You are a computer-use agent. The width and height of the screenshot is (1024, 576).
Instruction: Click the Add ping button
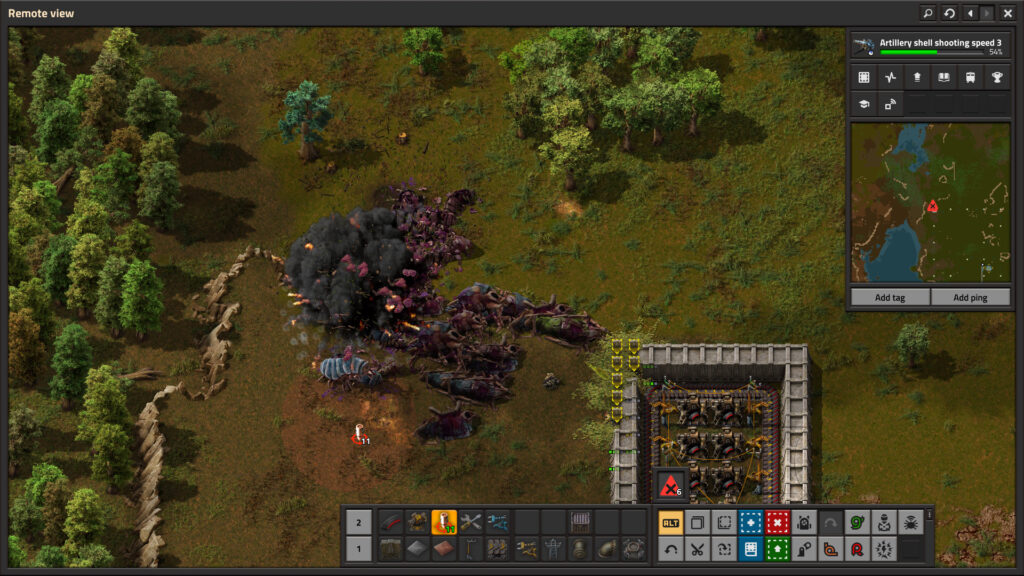pos(969,297)
